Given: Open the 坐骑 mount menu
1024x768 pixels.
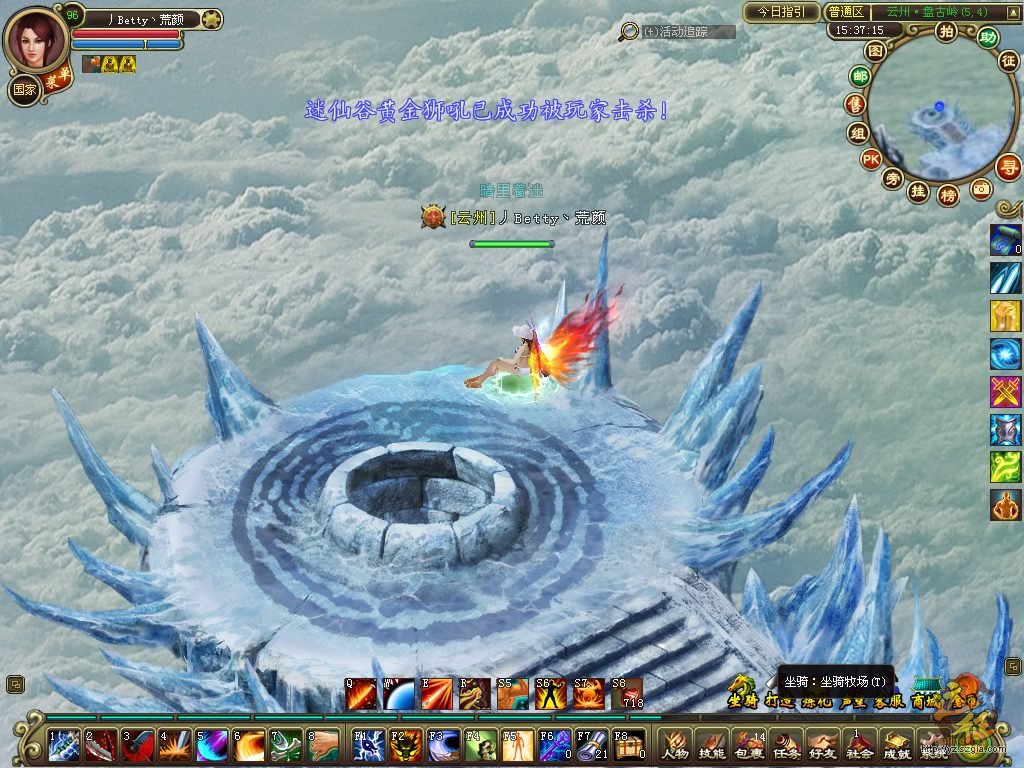Looking at the screenshot, I should [741, 700].
